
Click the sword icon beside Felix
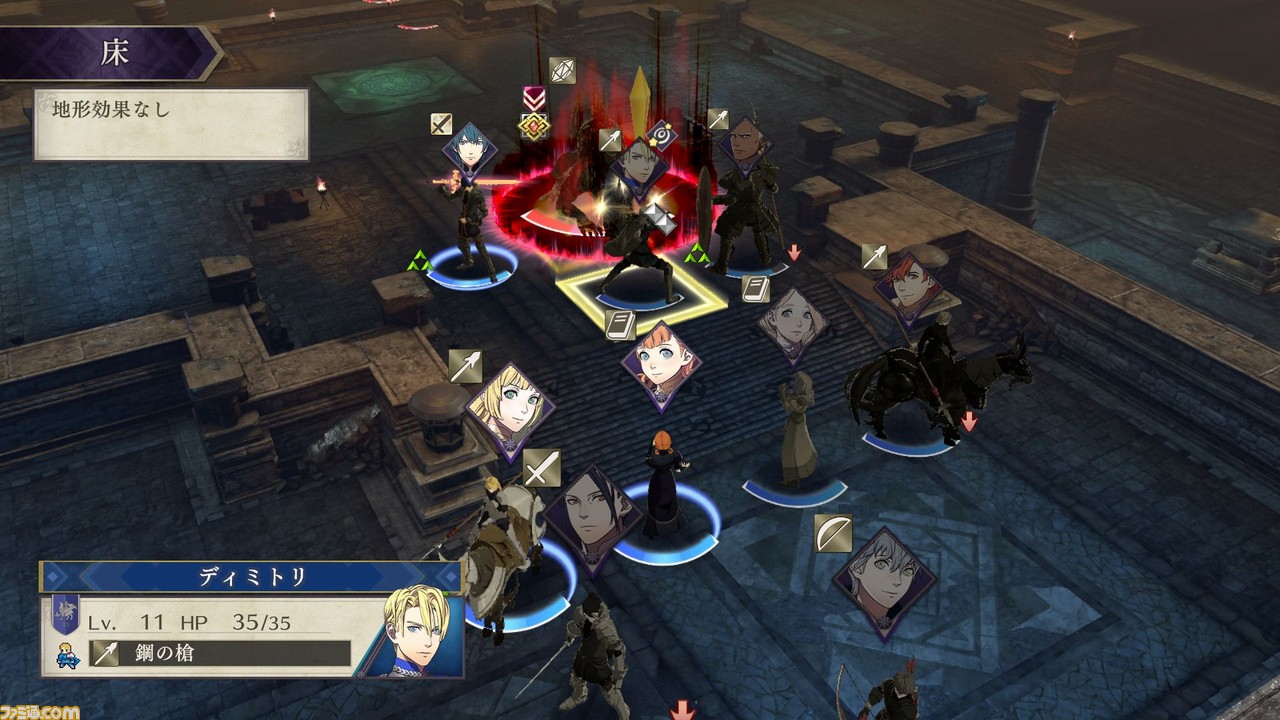[x=541, y=468]
